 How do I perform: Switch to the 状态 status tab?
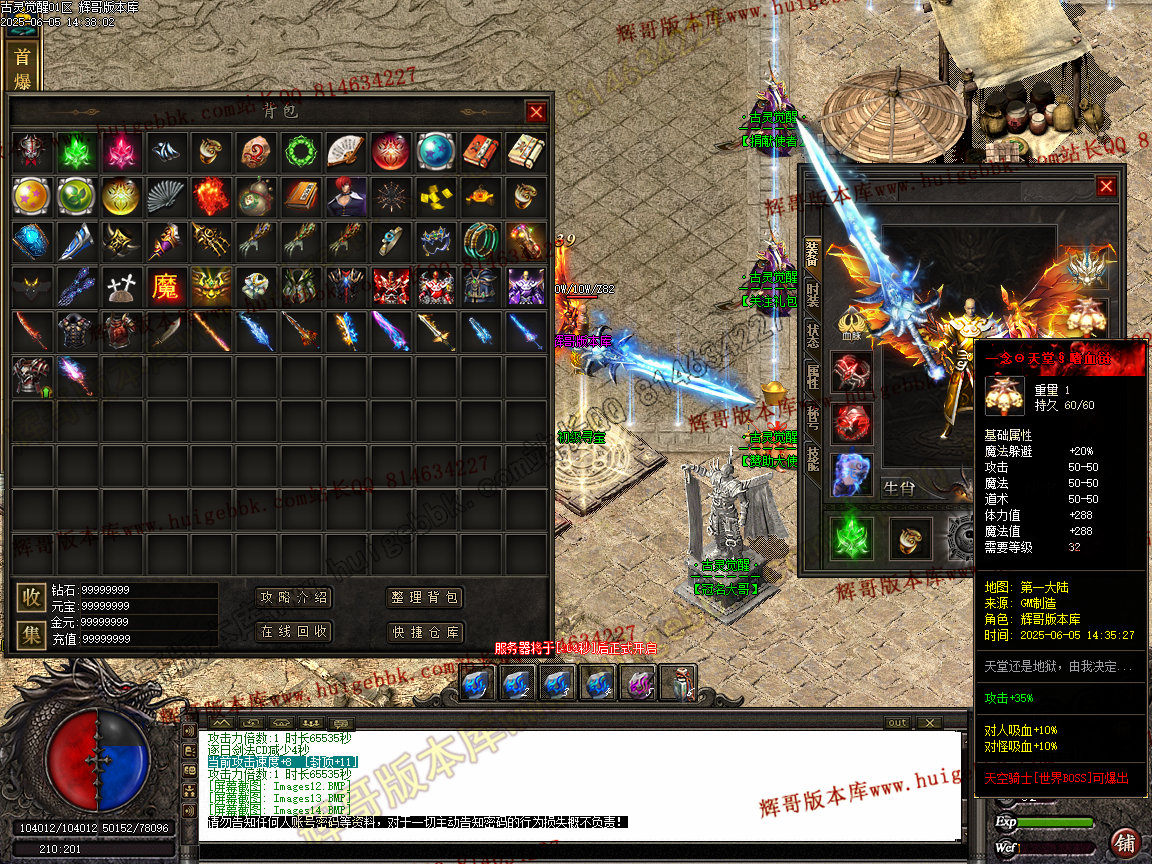point(813,337)
